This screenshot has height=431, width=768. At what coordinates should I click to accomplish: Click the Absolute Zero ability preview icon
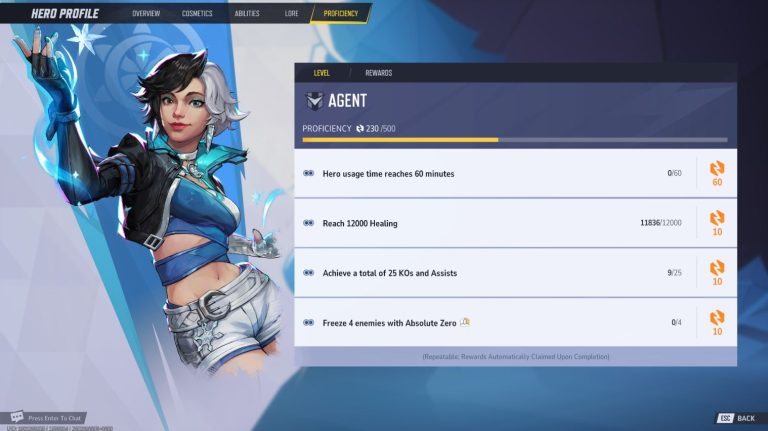(465, 322)
